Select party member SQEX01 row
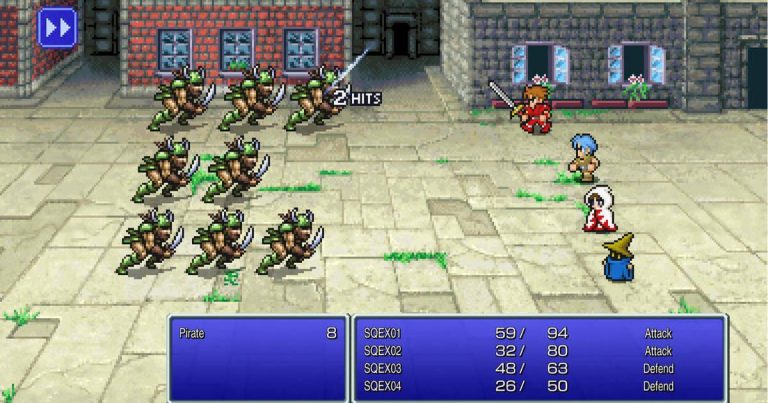 (539, 333)
